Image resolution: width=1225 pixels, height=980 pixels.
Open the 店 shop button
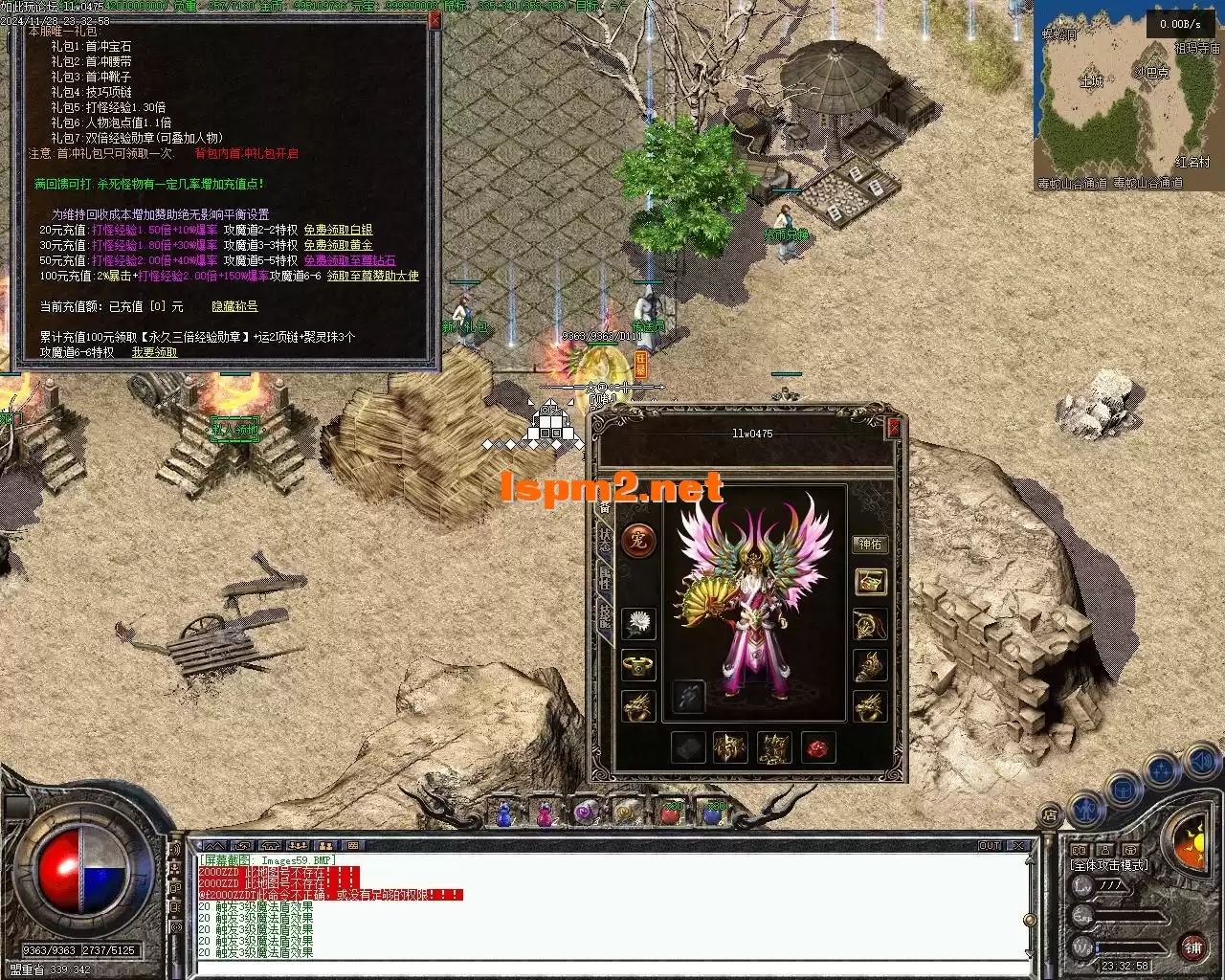coord(1049,815)
